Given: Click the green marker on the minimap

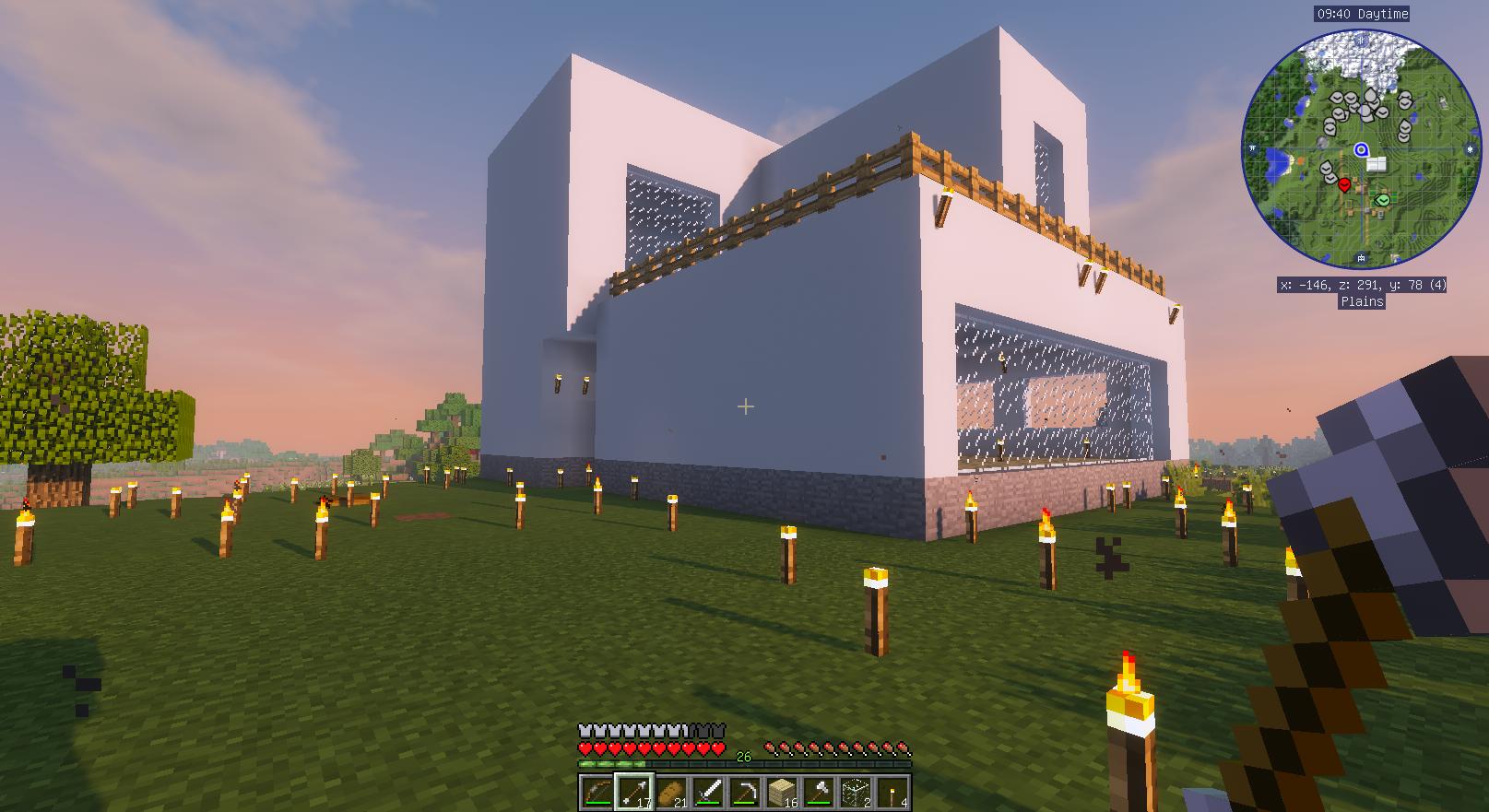Looking at the screenshot, I should click(x=1383, y=199).
